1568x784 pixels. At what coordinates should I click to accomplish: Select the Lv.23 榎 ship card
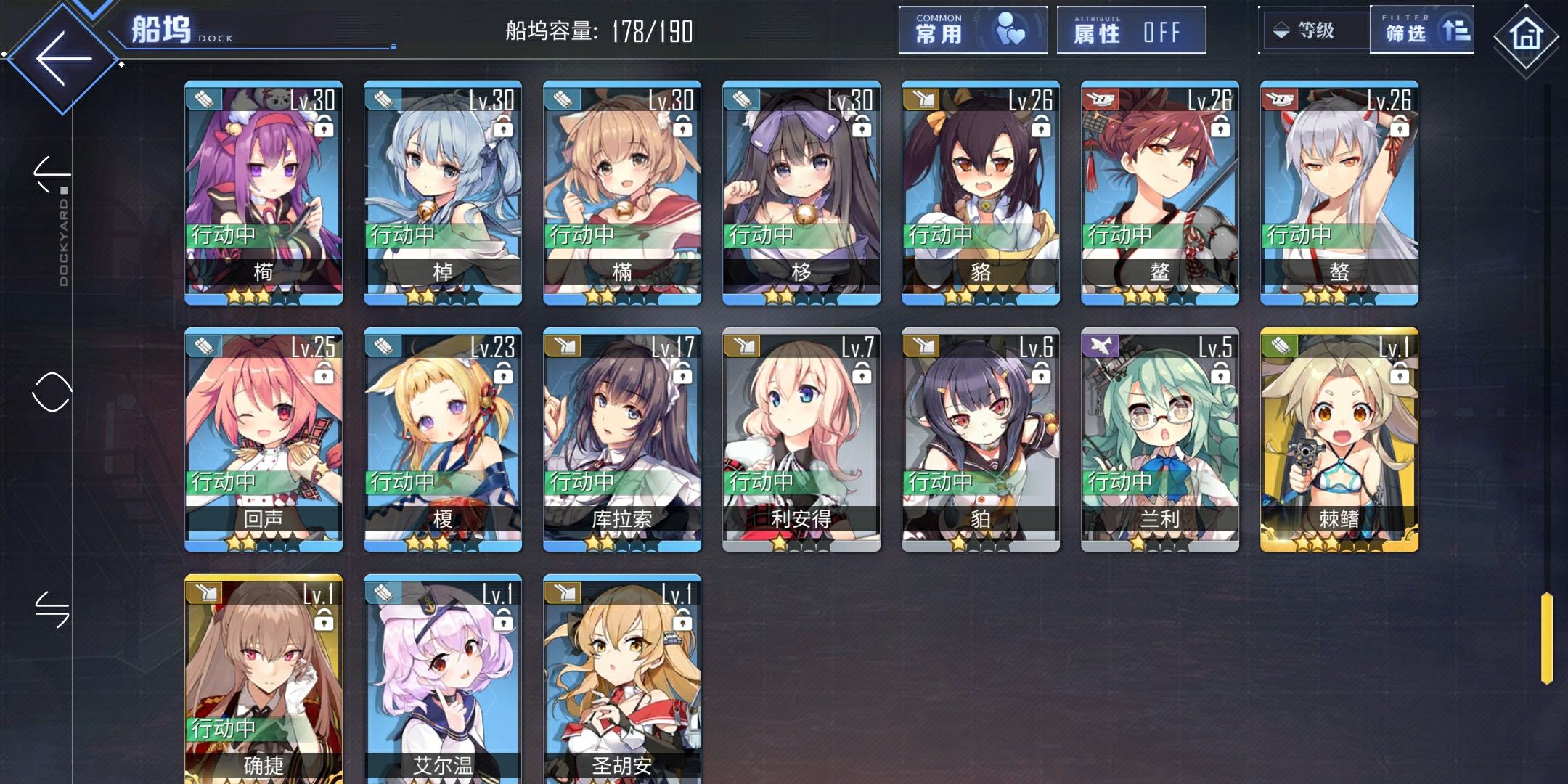(443, 440)
